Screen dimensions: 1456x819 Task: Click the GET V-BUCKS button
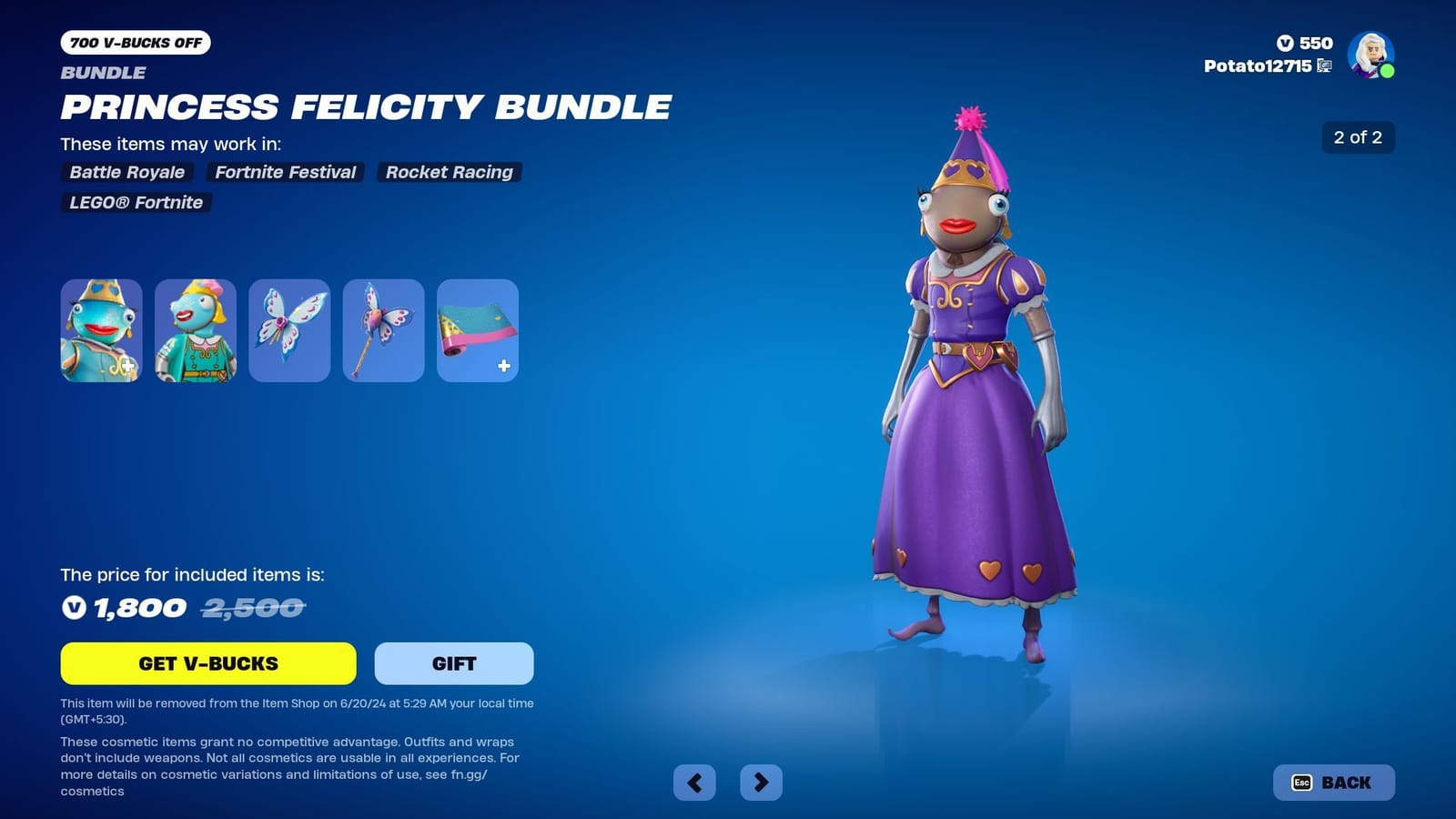pos(208,663)
